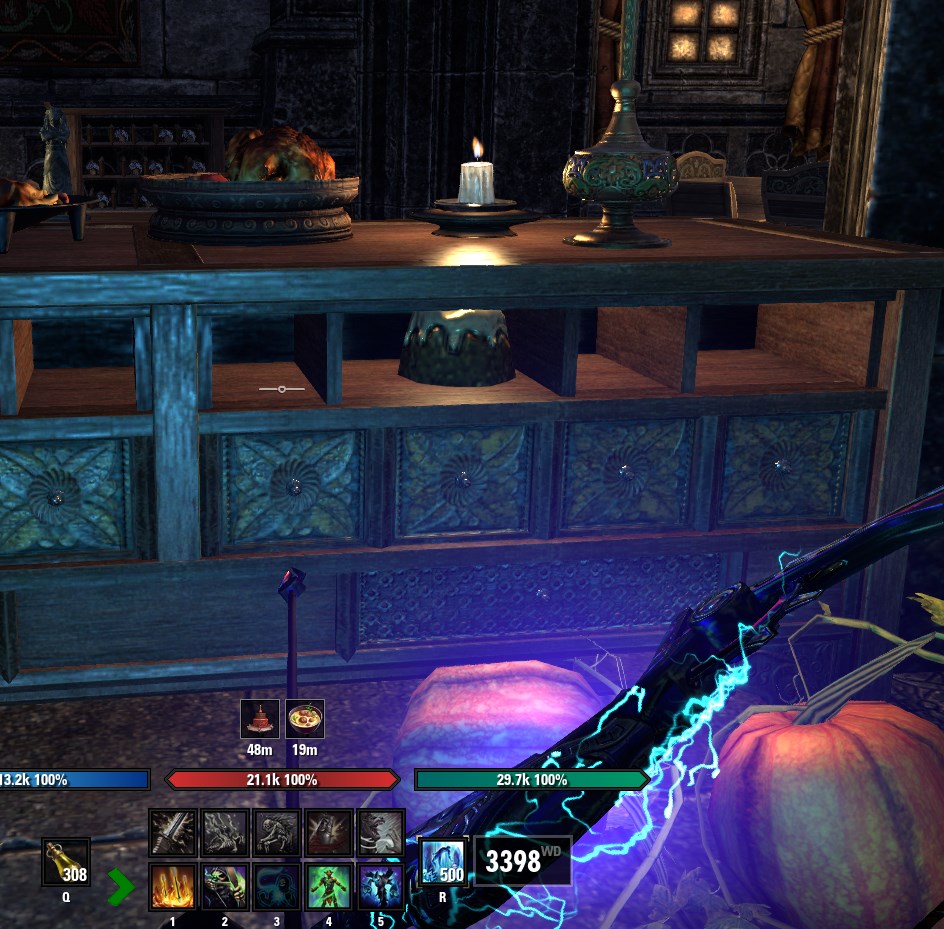The image size is (944, 929).
Task: Select the back bar crouching creature ability icon
Action: pos(276,833)
